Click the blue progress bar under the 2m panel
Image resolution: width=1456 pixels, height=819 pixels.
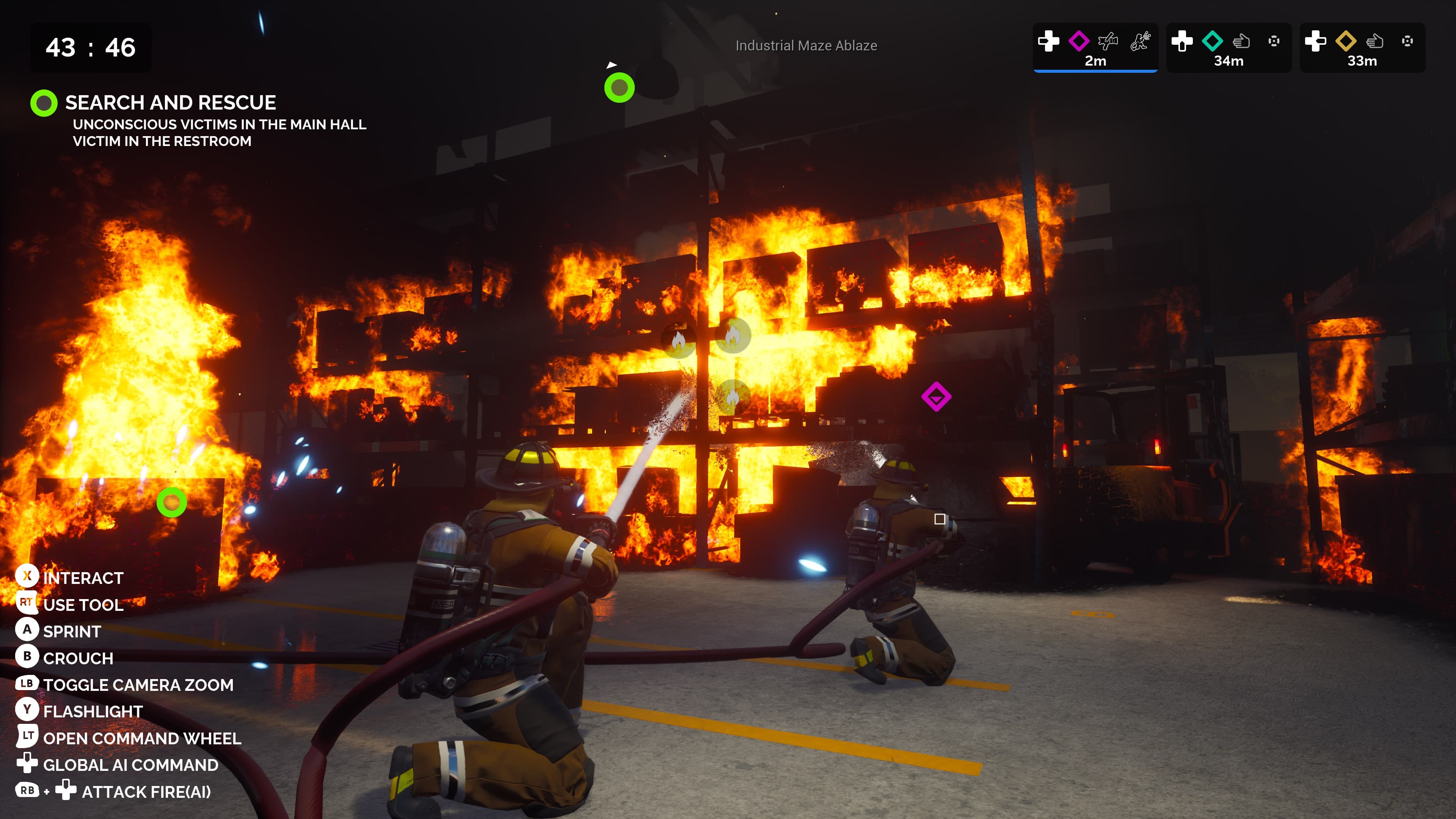tap(1097, 72)
